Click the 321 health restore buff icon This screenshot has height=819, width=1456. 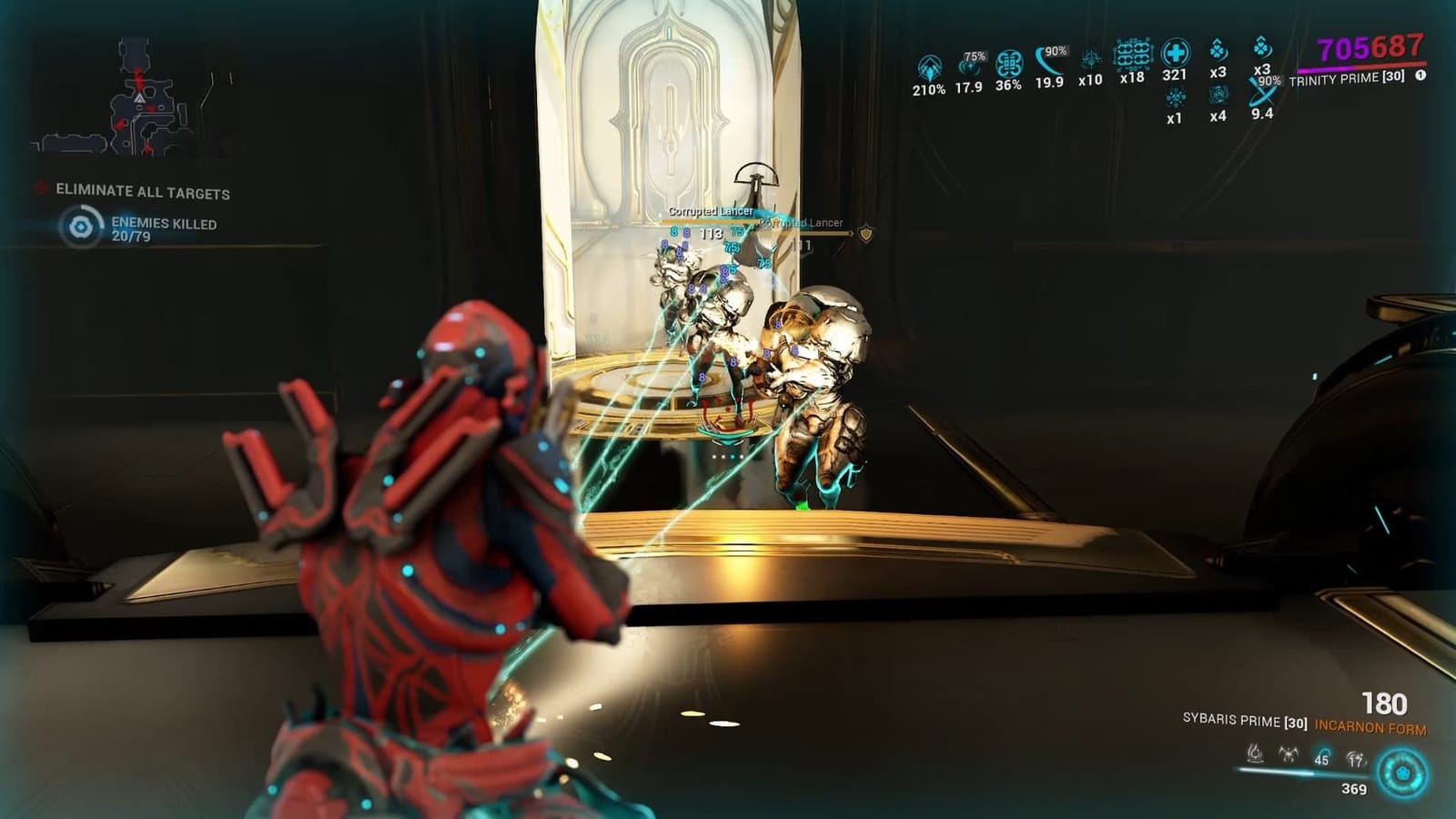point(1175,55)
